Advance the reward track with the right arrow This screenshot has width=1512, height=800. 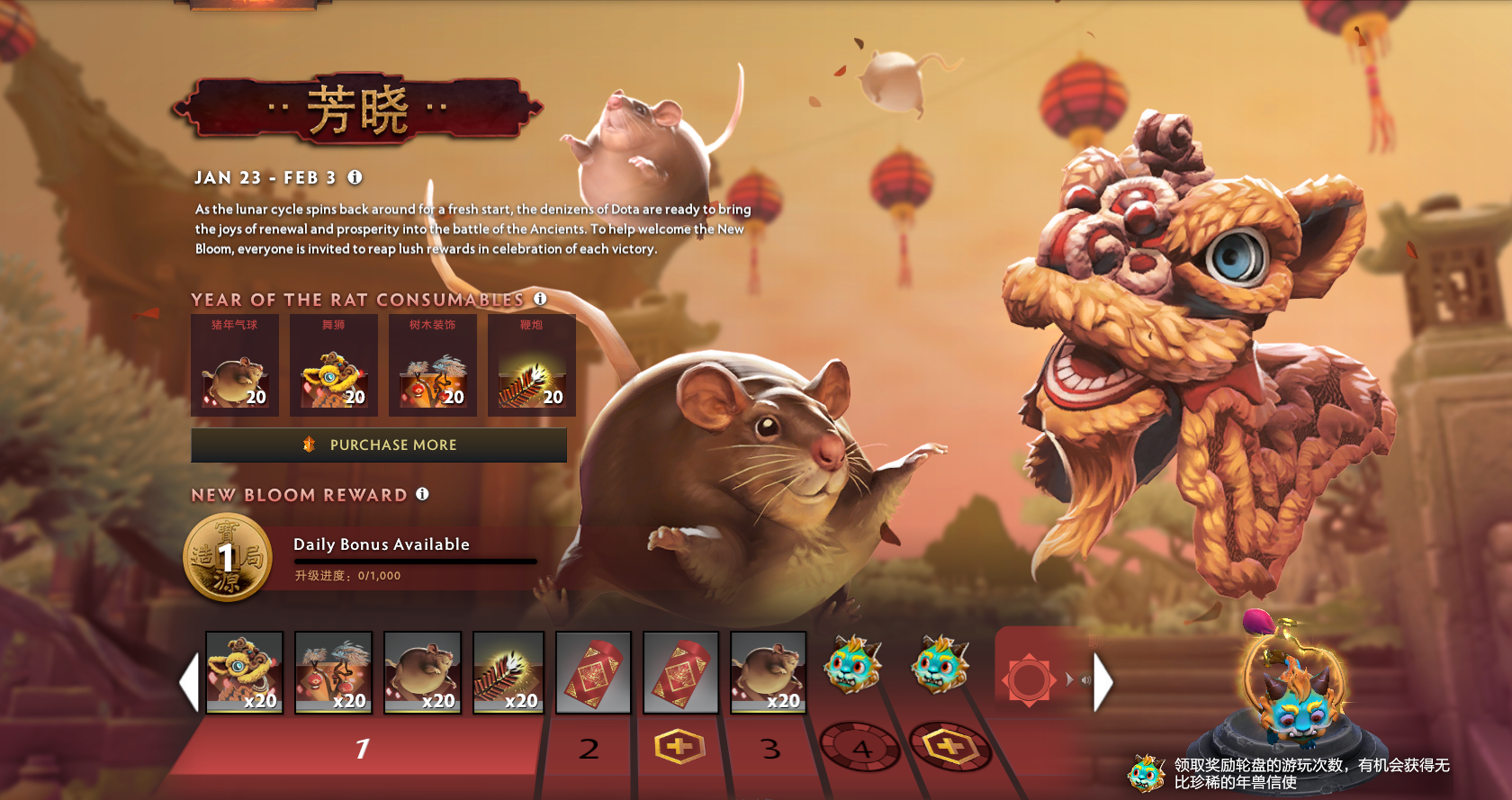(x=1104, y=682)
